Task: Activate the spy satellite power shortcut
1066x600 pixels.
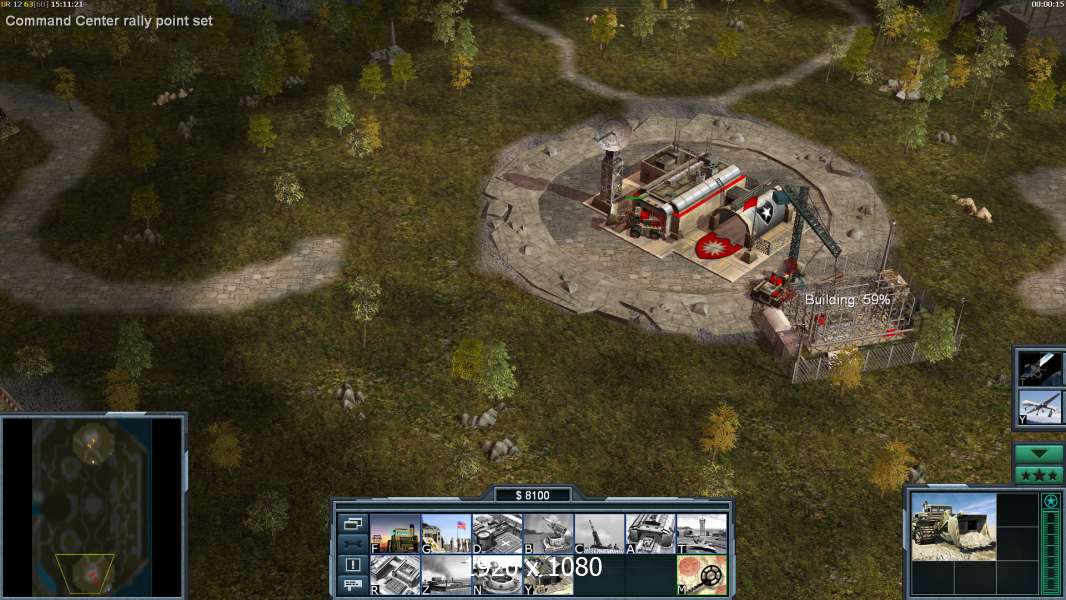Action: coord(1040,368)
